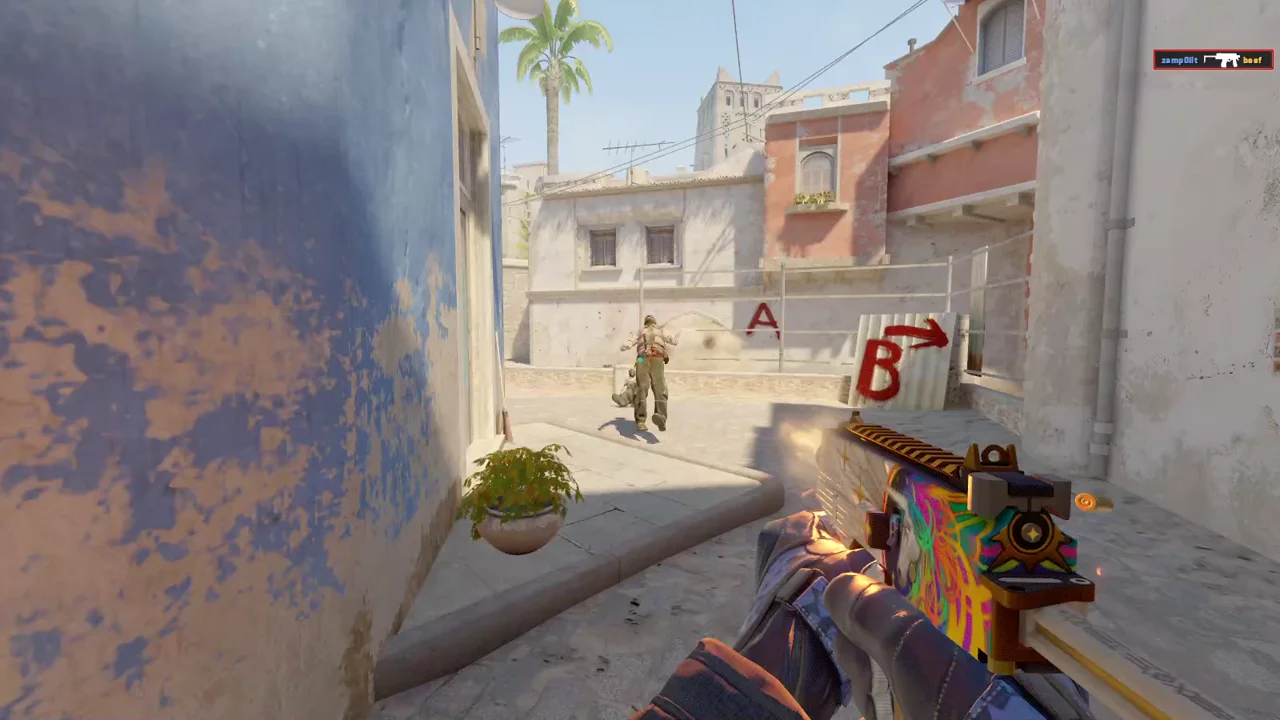Click the zamp0lit kill feed entry
This screenshot has width=1280, height=720.
(x=1212, y=60)
